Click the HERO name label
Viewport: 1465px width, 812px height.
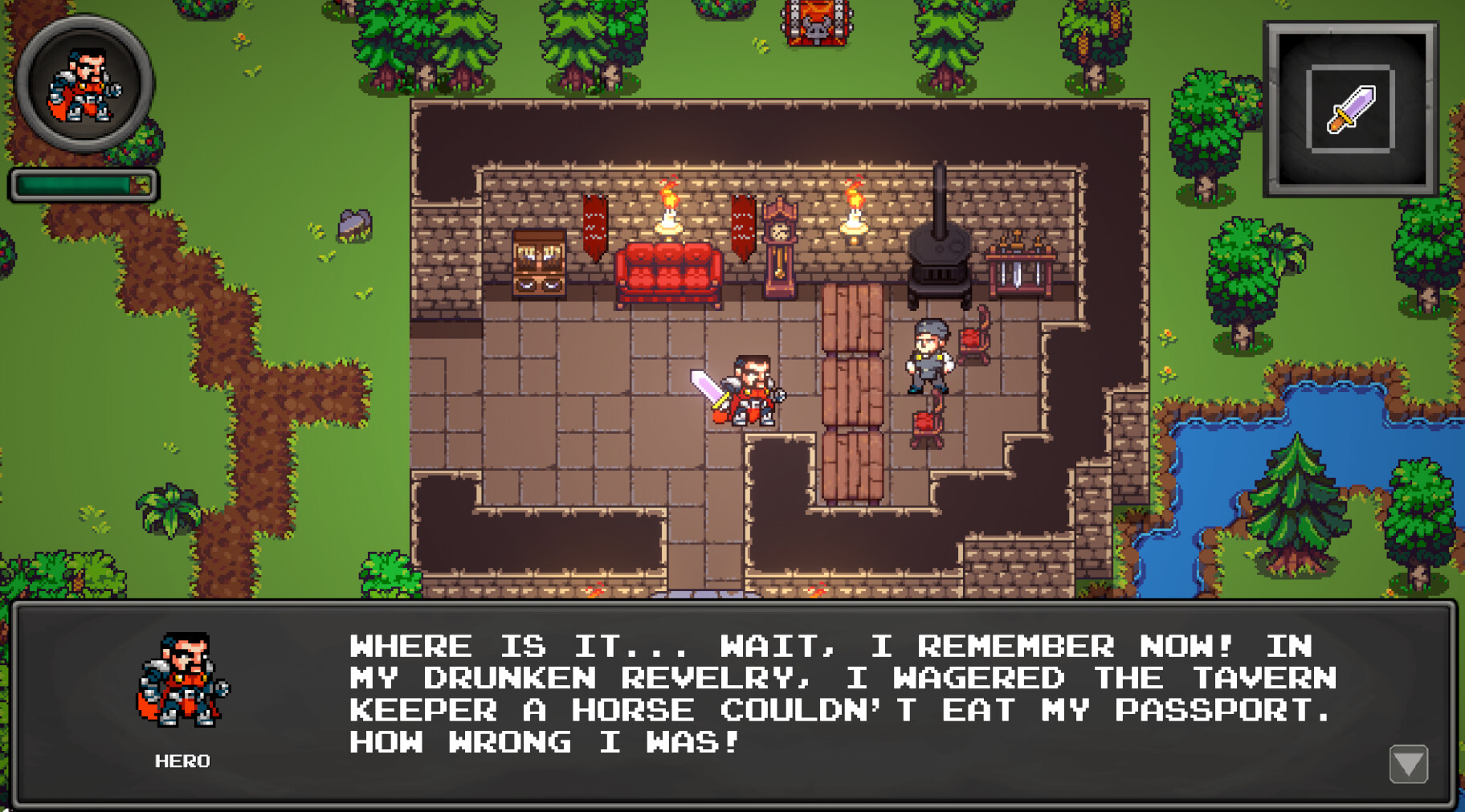point(182,761)
